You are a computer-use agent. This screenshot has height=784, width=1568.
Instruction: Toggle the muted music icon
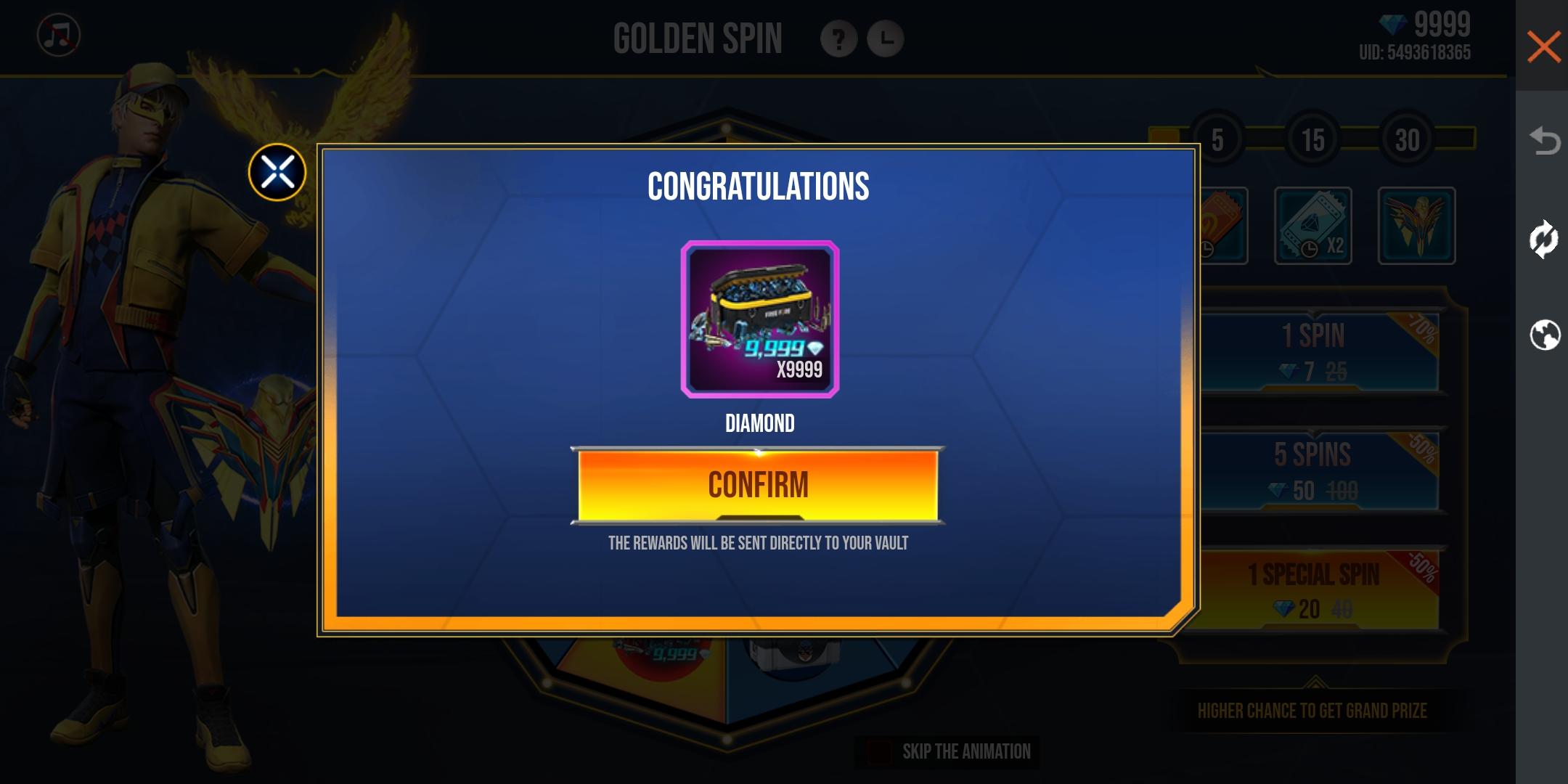pos(59,36)
